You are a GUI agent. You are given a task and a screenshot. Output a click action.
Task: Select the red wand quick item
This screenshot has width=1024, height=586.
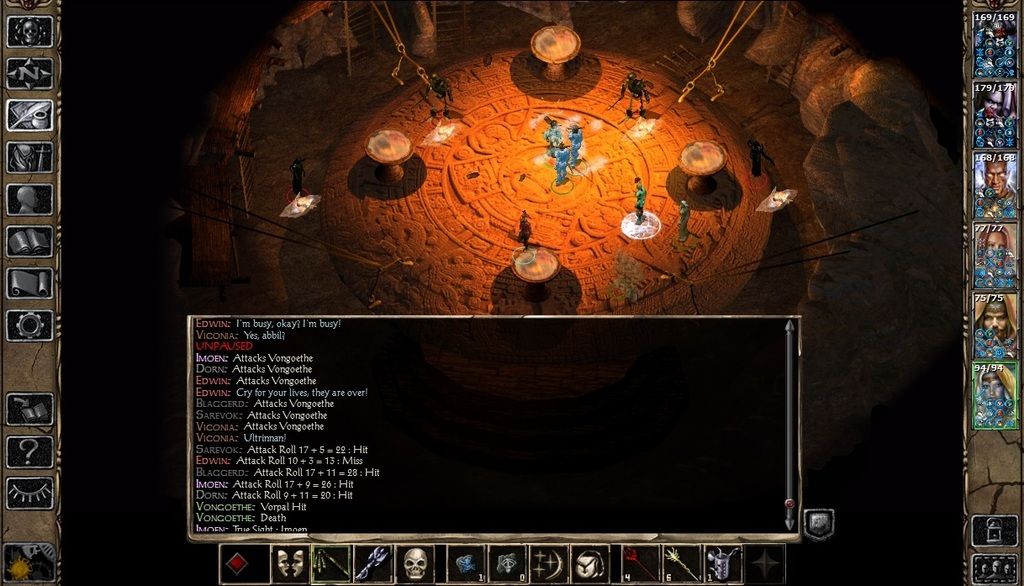tap(635, 564)
